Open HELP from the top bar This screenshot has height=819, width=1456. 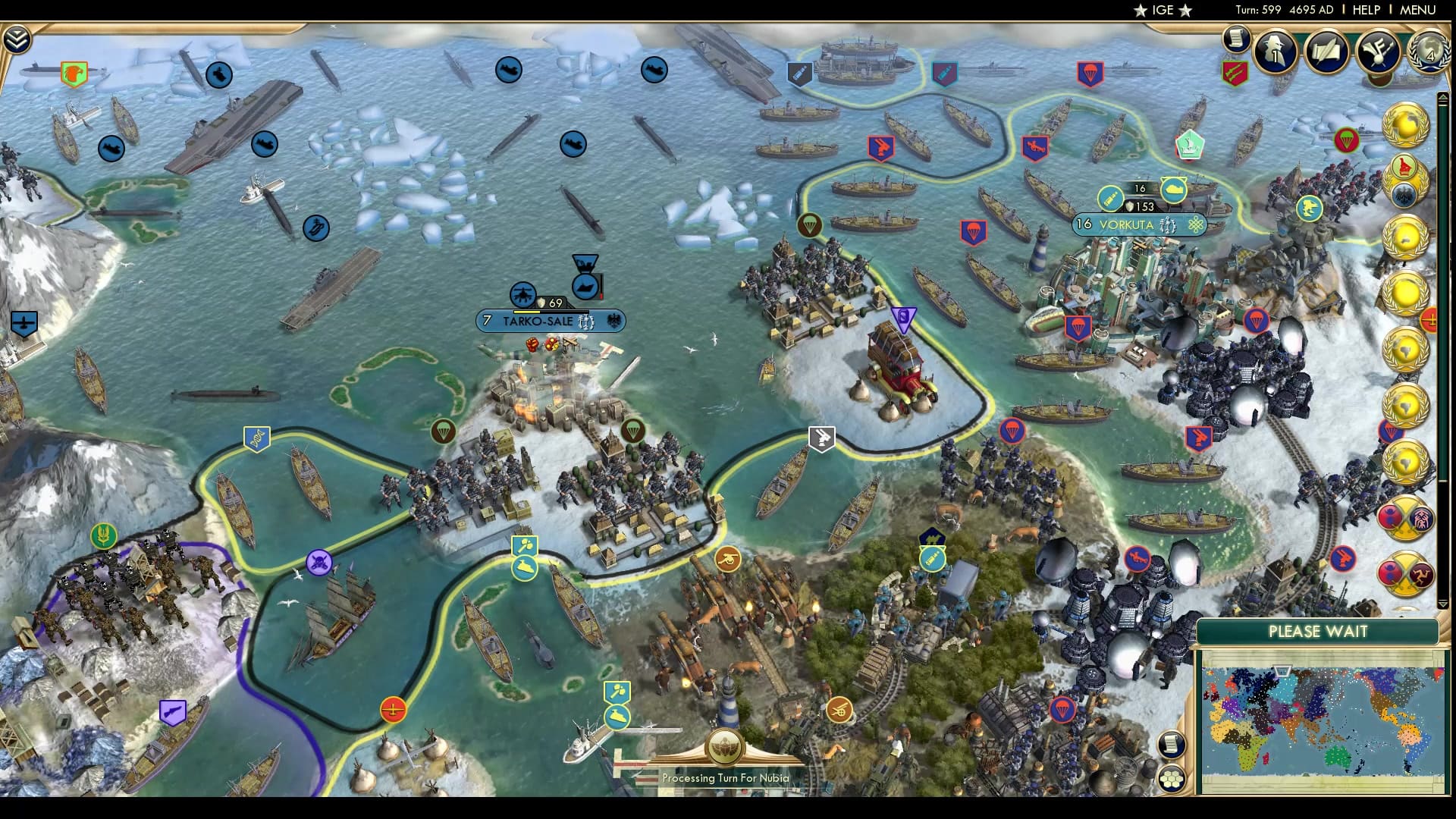tap(1365, 11)
